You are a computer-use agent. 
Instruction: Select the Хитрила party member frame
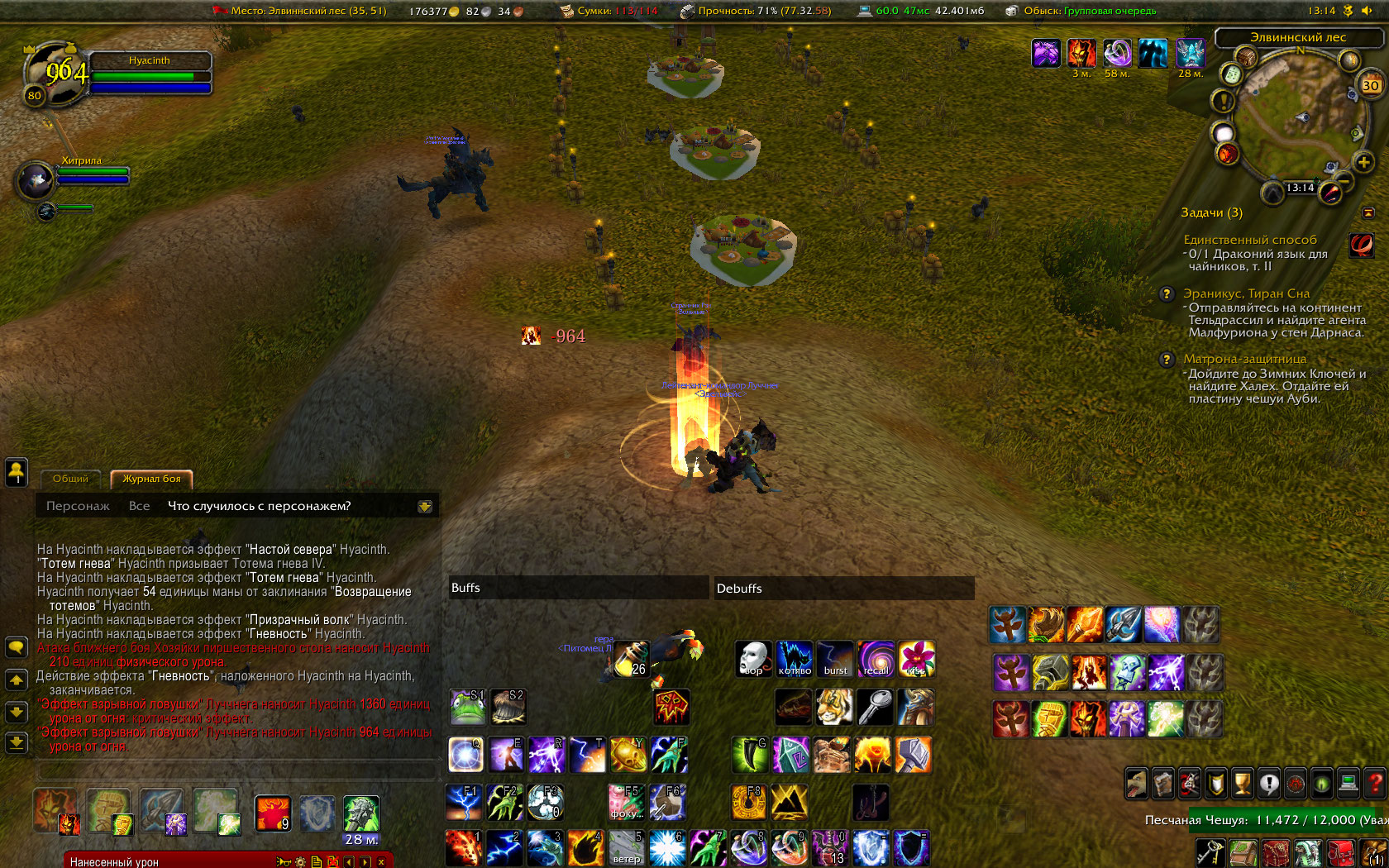pos(36,179)
